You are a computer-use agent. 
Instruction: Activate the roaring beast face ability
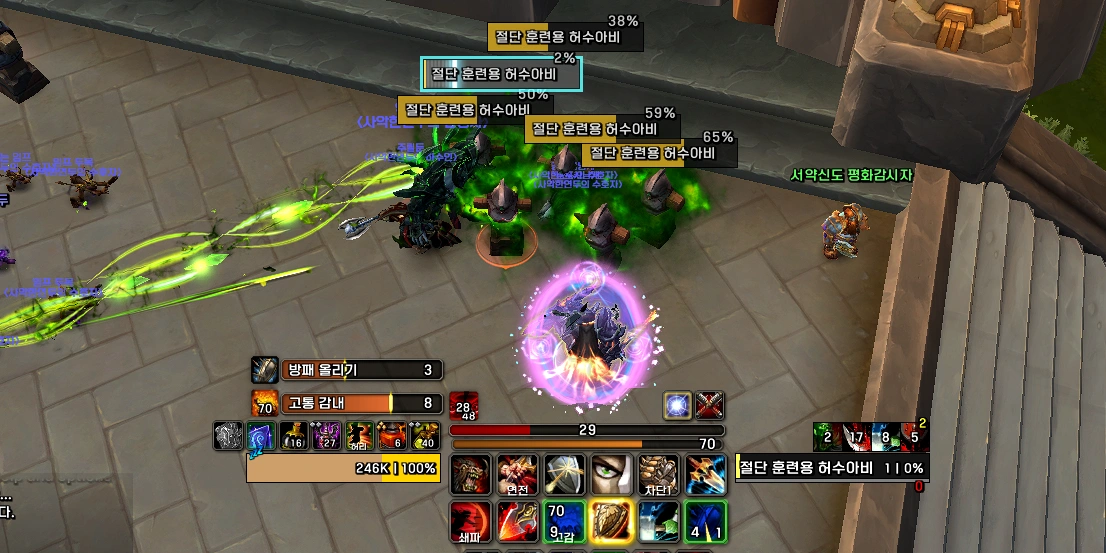click(x=469, y=474)
